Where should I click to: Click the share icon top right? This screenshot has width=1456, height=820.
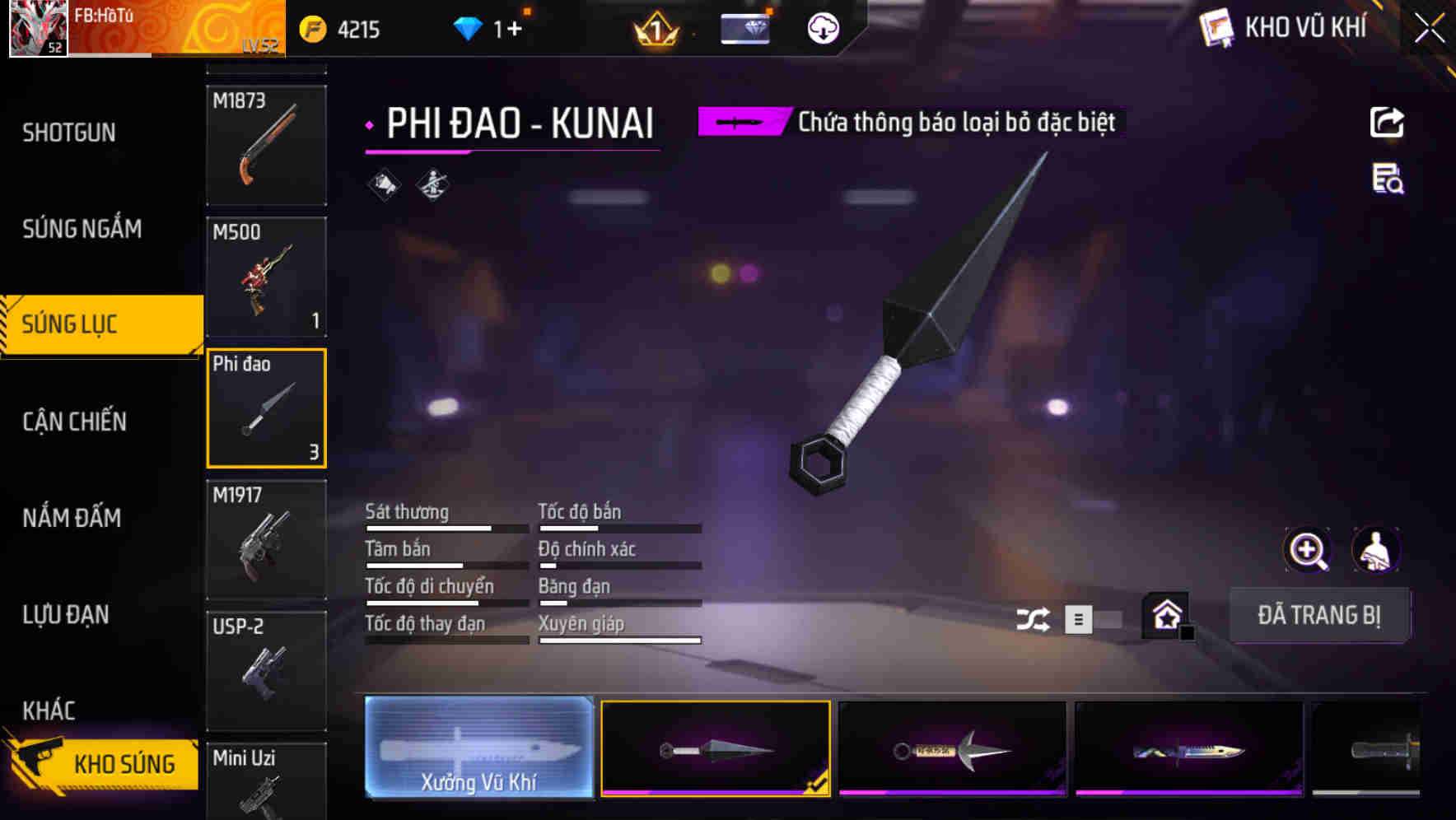click(1388, 122)
